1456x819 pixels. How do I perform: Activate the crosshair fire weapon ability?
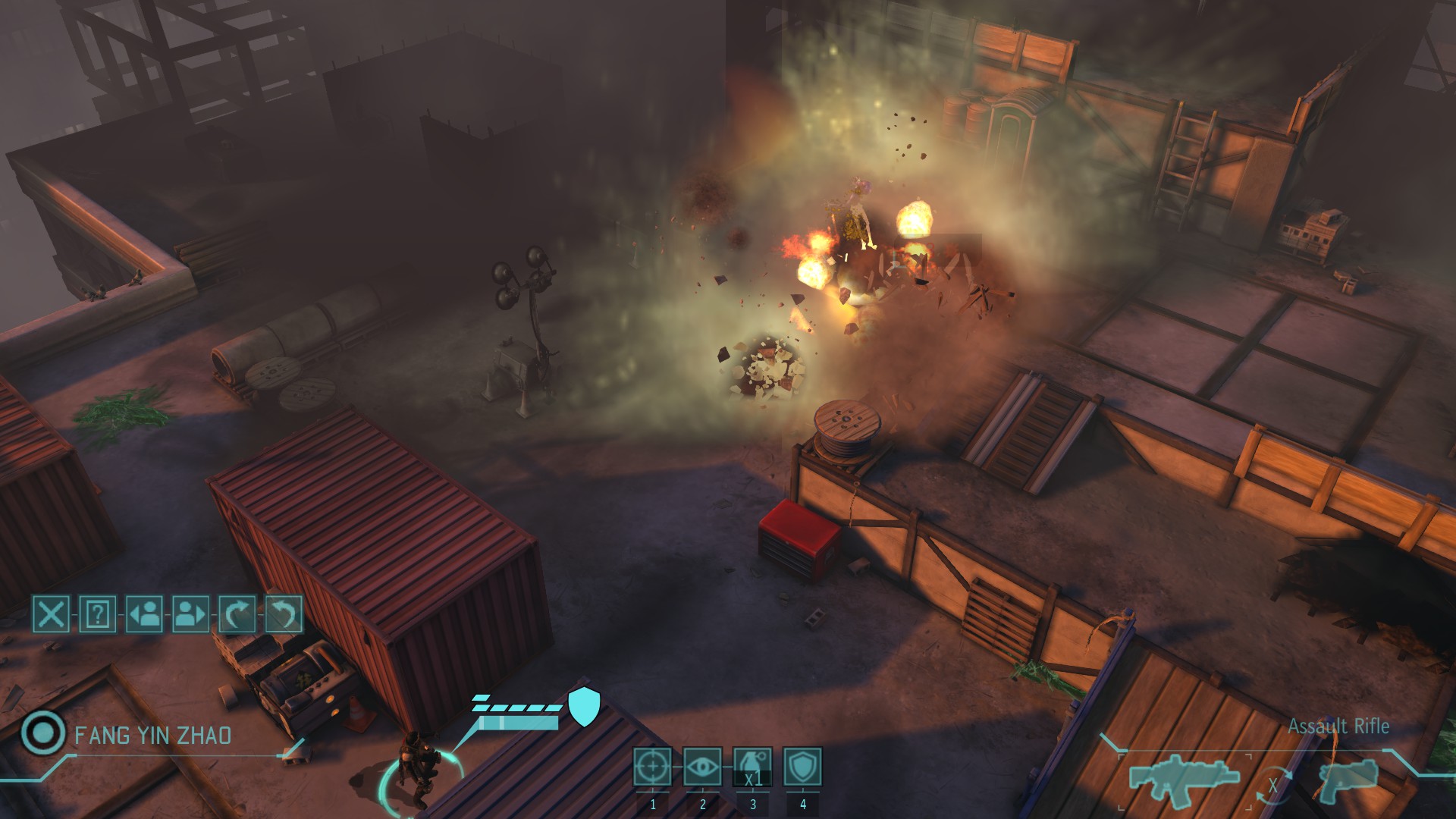(x=652, y=767)
